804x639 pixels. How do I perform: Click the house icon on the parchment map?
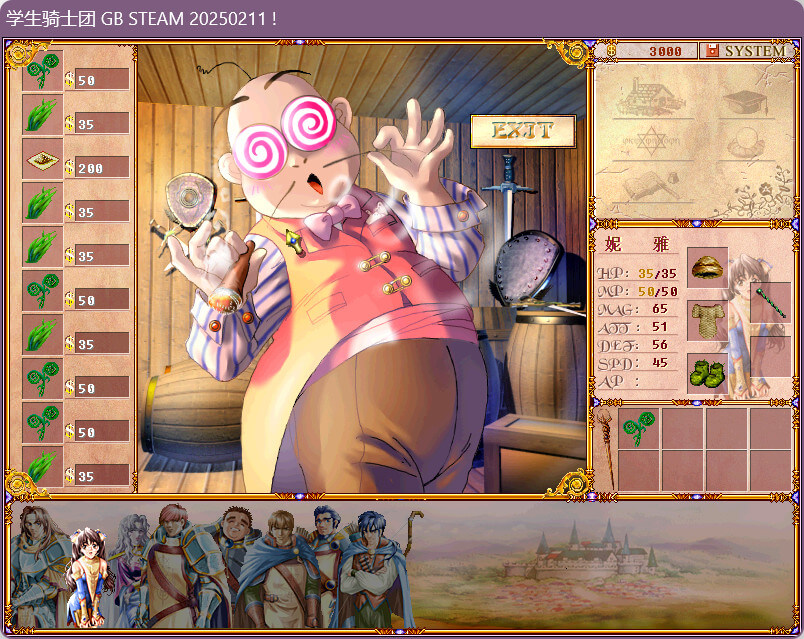pyautogui.click(x=648, y=97)
